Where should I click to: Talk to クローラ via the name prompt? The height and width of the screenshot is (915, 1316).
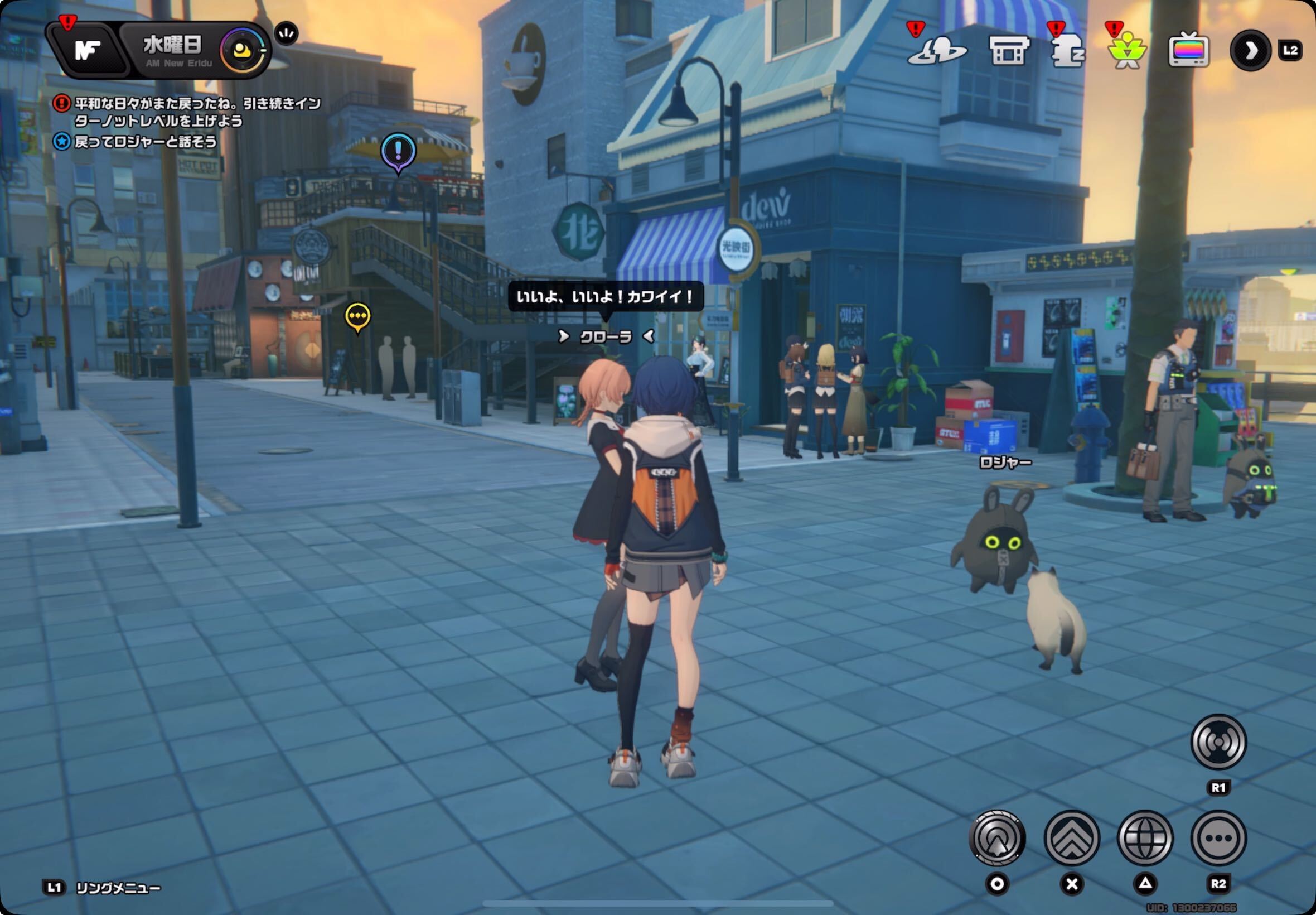pos(606,336)
